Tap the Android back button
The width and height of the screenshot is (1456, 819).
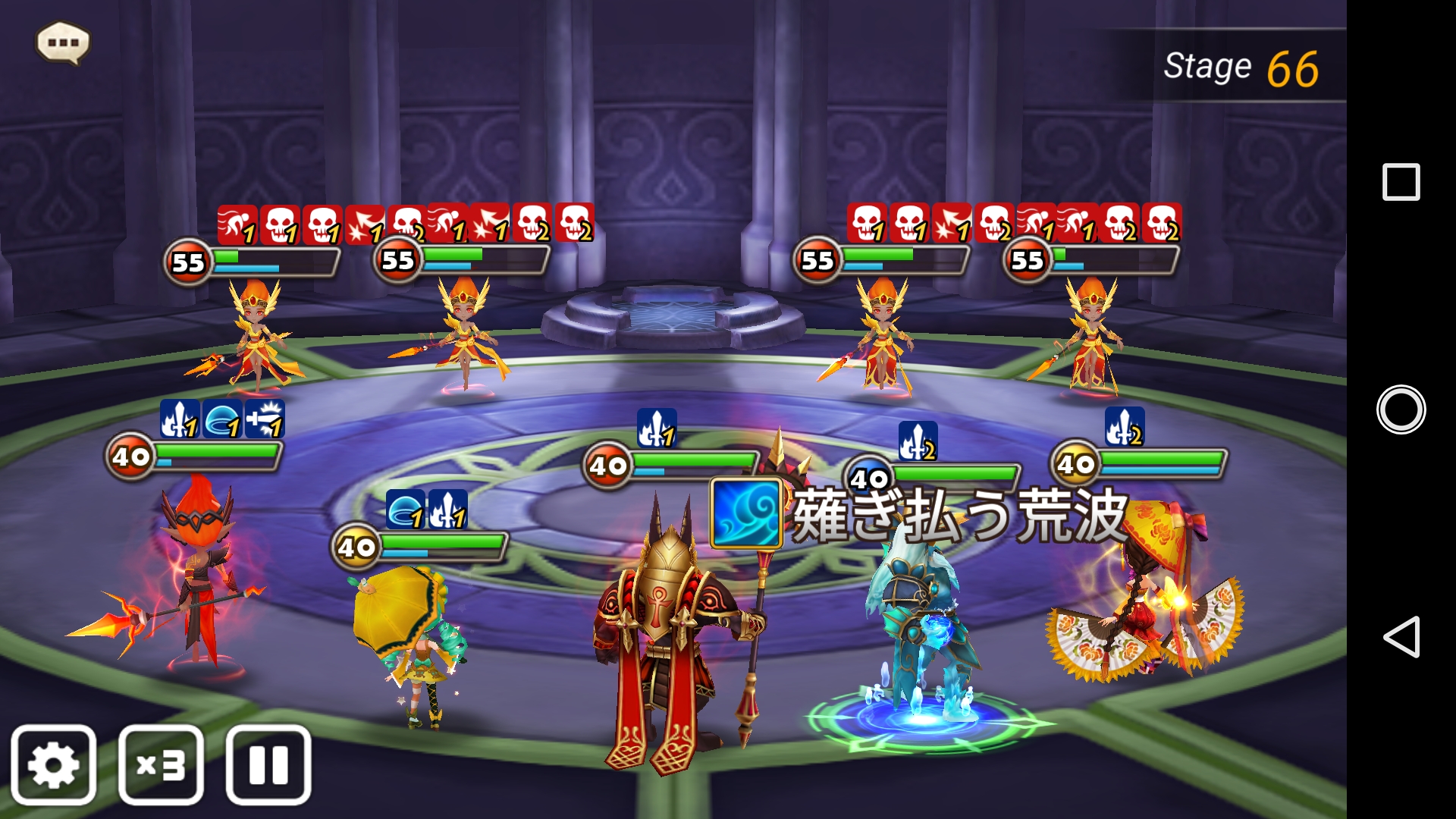[1401, 636]
